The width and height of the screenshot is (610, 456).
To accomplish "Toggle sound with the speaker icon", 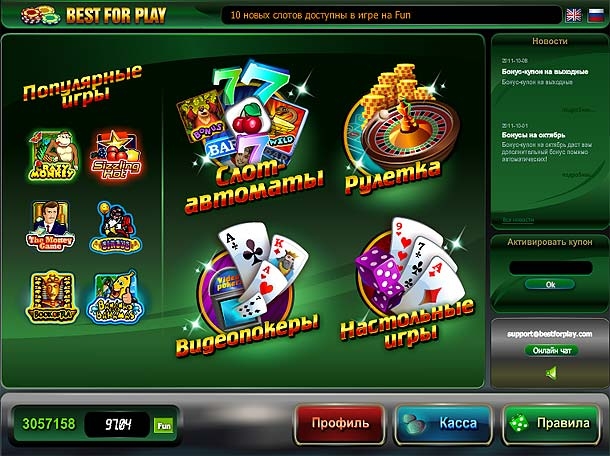I will click(551, 374).
